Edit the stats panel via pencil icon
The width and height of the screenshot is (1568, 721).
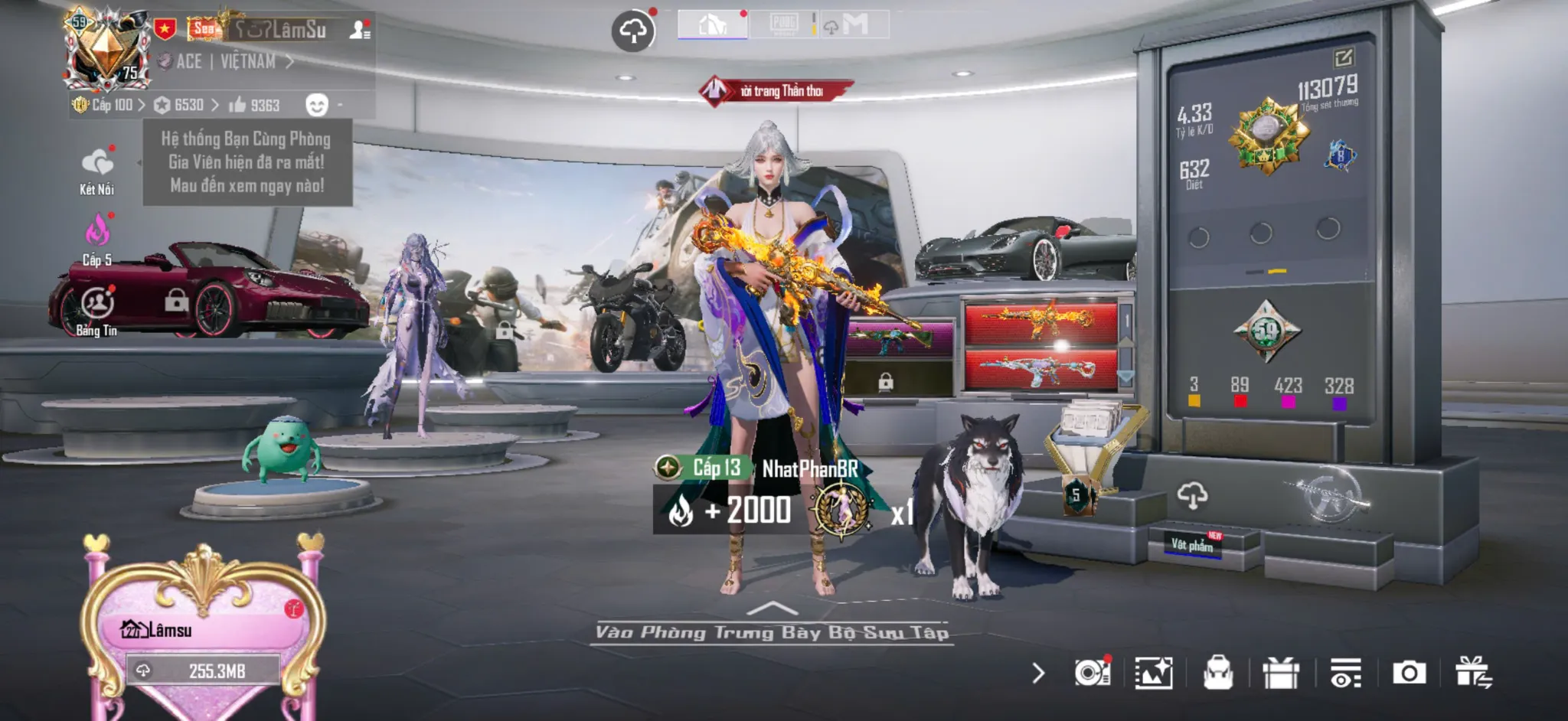[1344, 58]
